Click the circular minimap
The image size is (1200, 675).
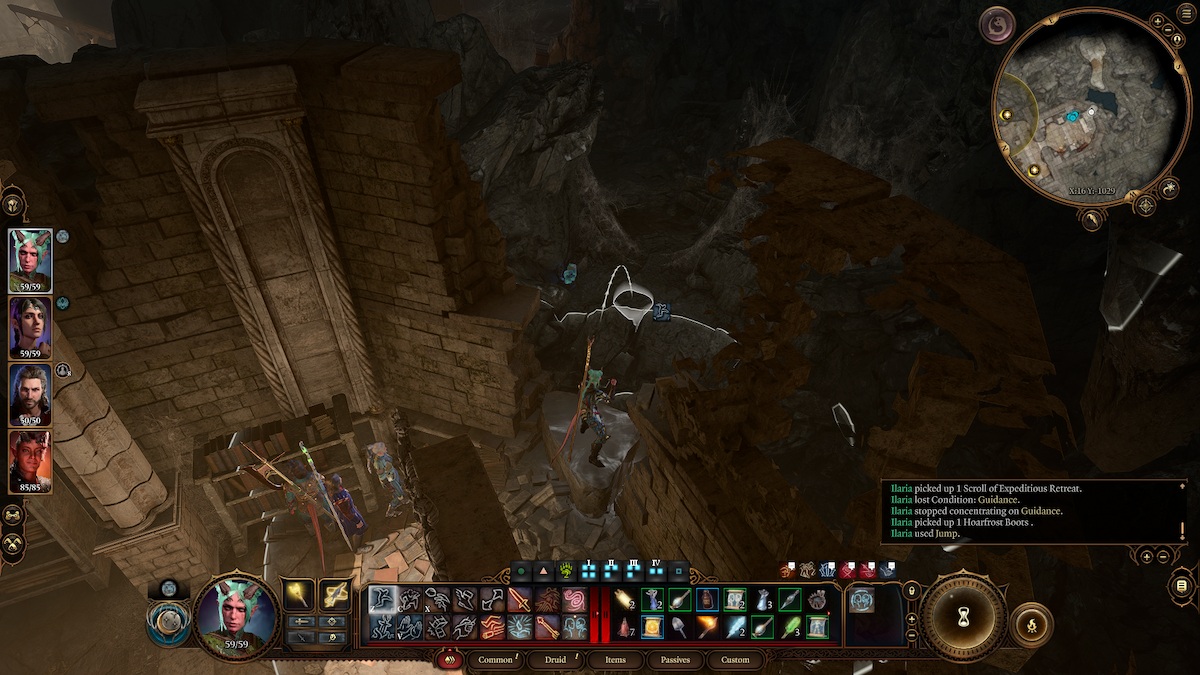tap(1085, 108)
